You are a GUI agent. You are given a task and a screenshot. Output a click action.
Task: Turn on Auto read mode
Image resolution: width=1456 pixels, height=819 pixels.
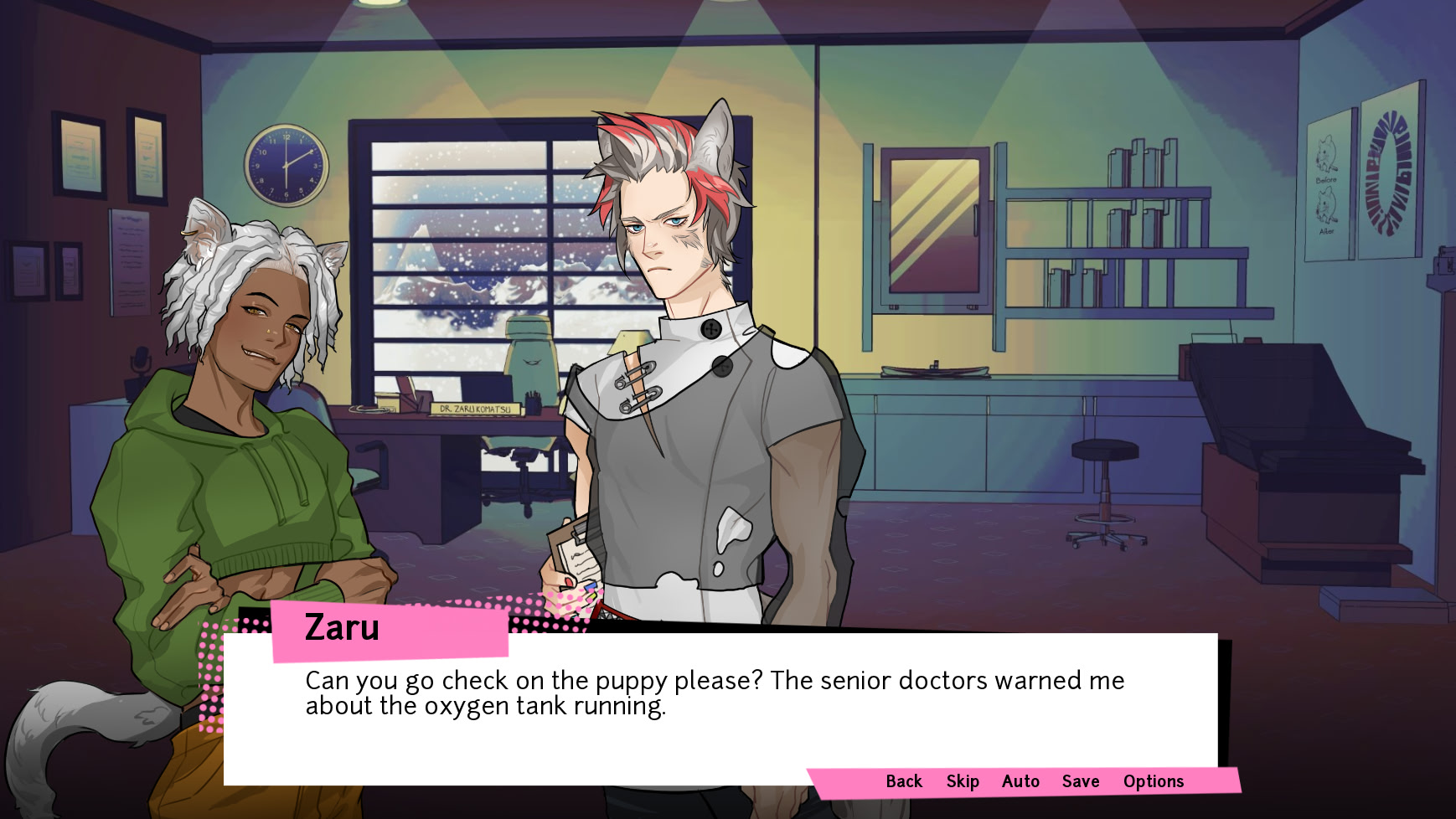(1020, 781)
